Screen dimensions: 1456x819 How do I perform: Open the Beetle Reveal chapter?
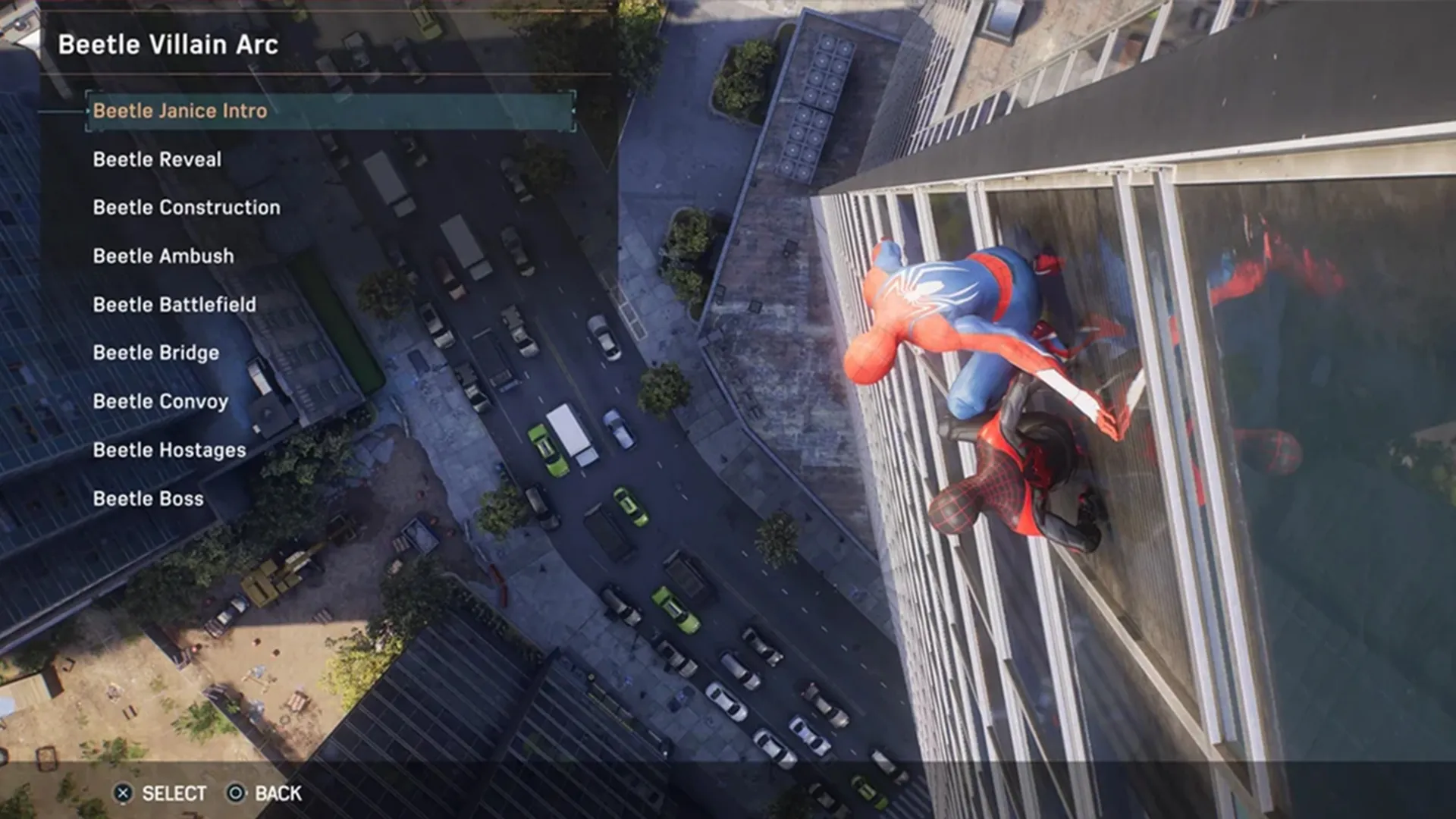(x=156, y=159)
